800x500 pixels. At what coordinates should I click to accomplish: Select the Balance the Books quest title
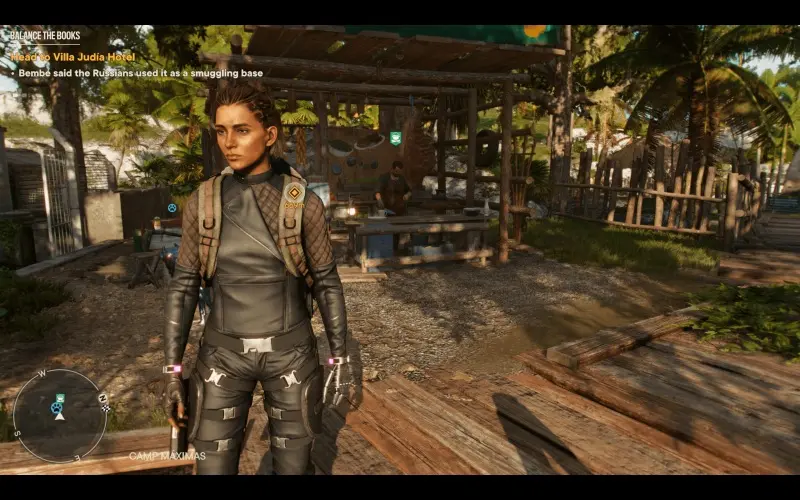tap(40, 36)
